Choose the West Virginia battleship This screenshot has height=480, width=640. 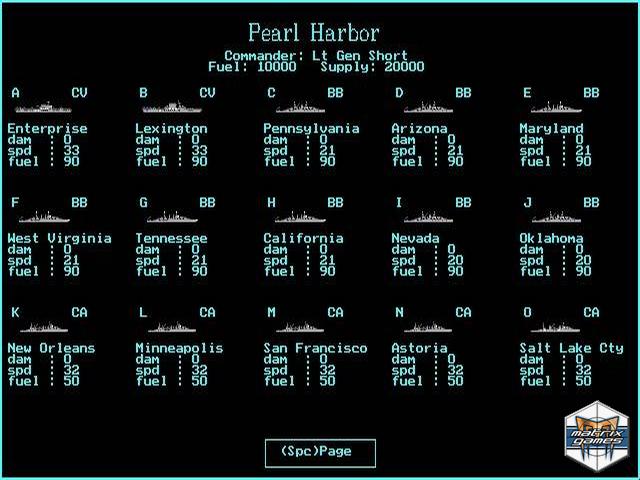[x=59, y=238]
